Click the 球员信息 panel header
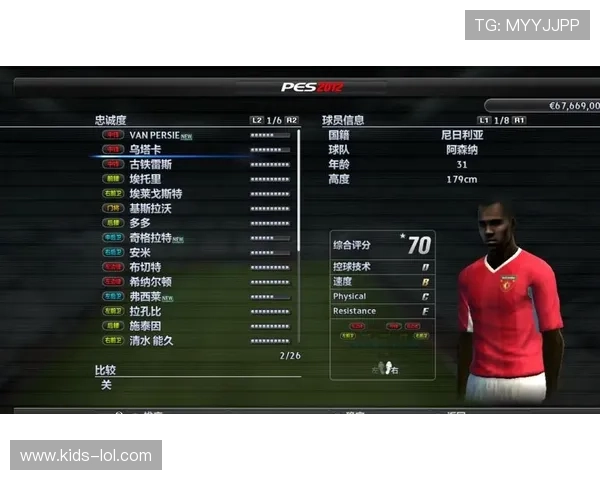This screenshot has height=480, width=600. (343, 120)
